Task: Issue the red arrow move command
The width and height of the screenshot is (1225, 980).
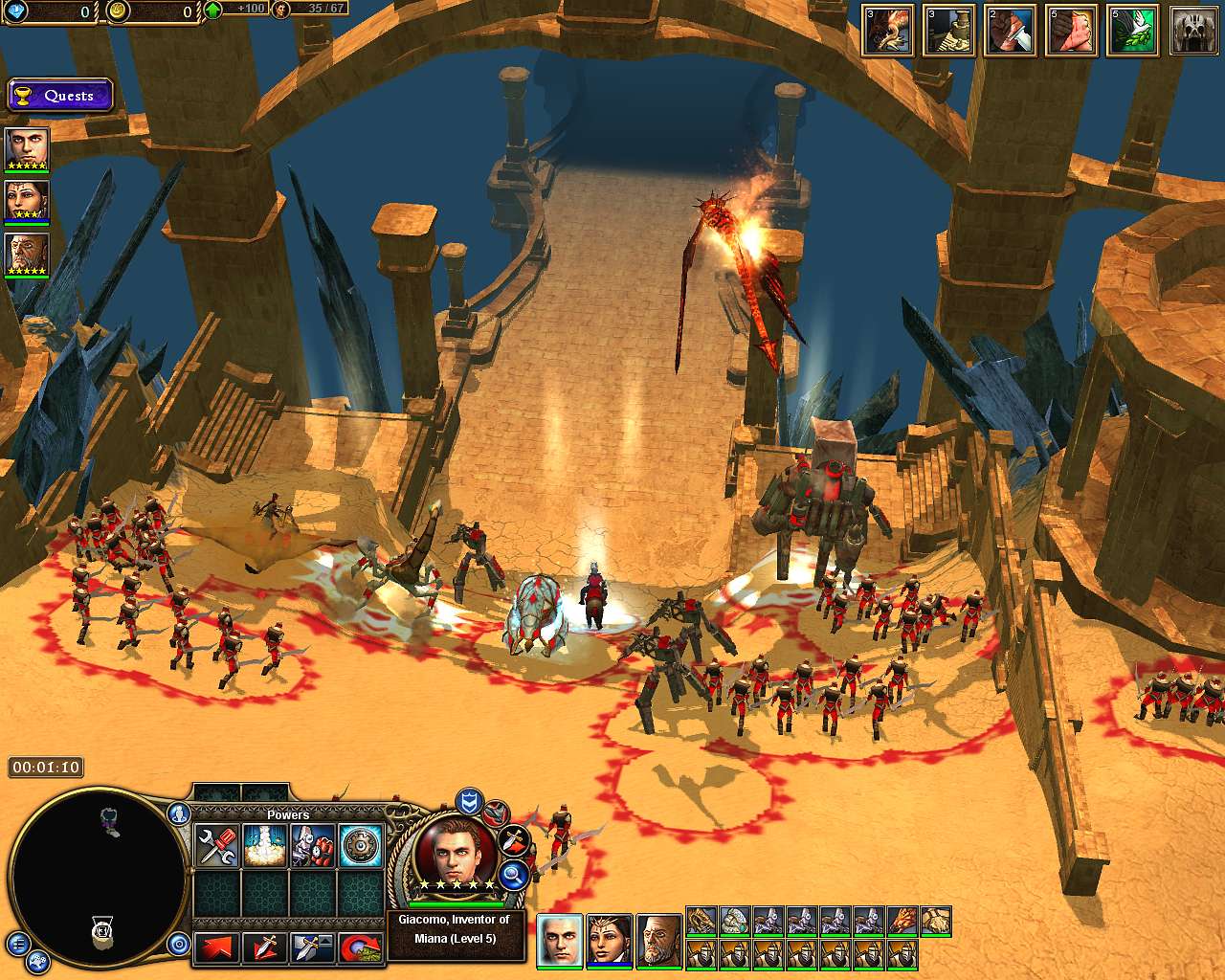Action: coord(216,948)
